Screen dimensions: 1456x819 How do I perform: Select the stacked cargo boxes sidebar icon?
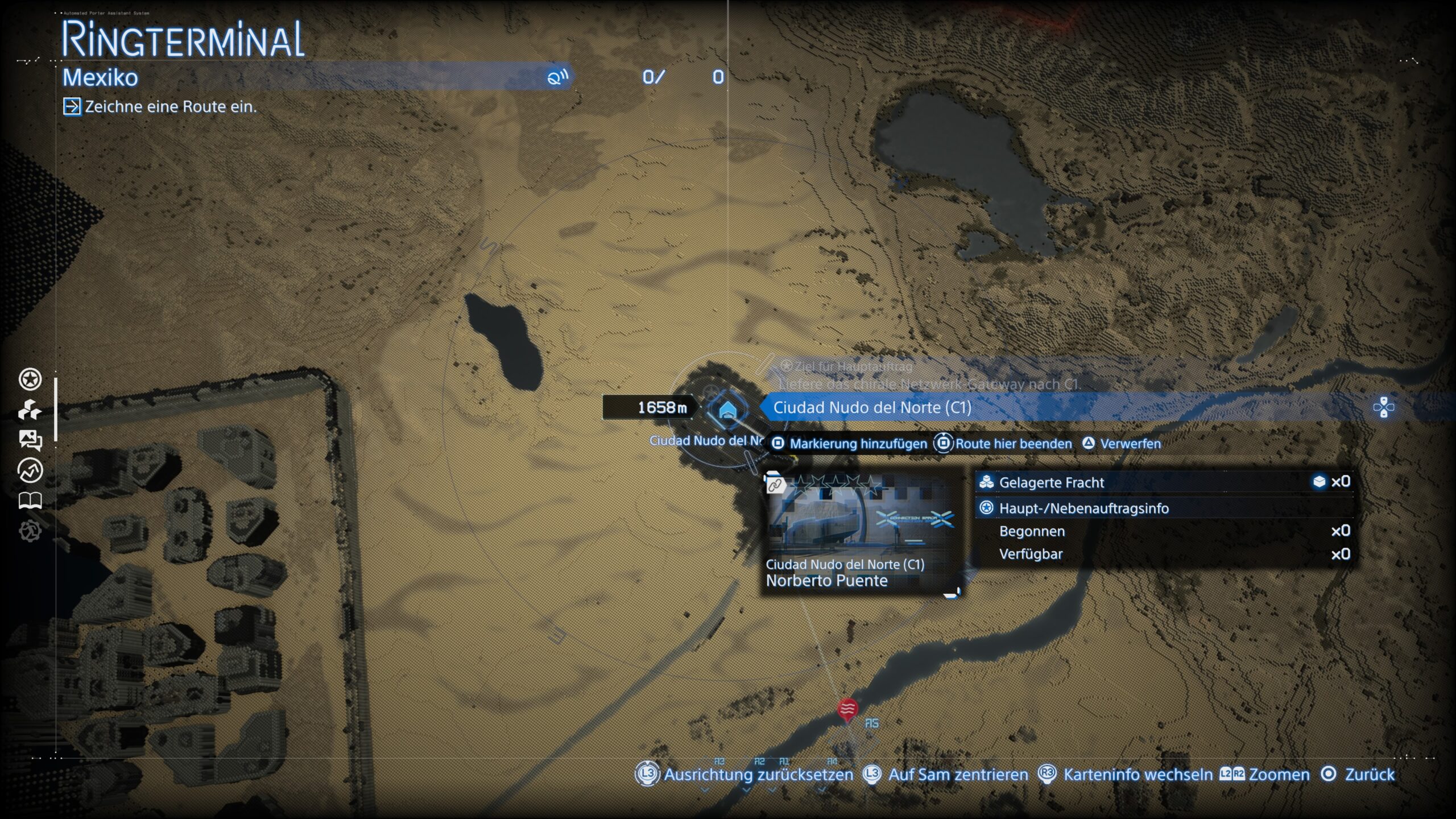click(x=30, y=409)
